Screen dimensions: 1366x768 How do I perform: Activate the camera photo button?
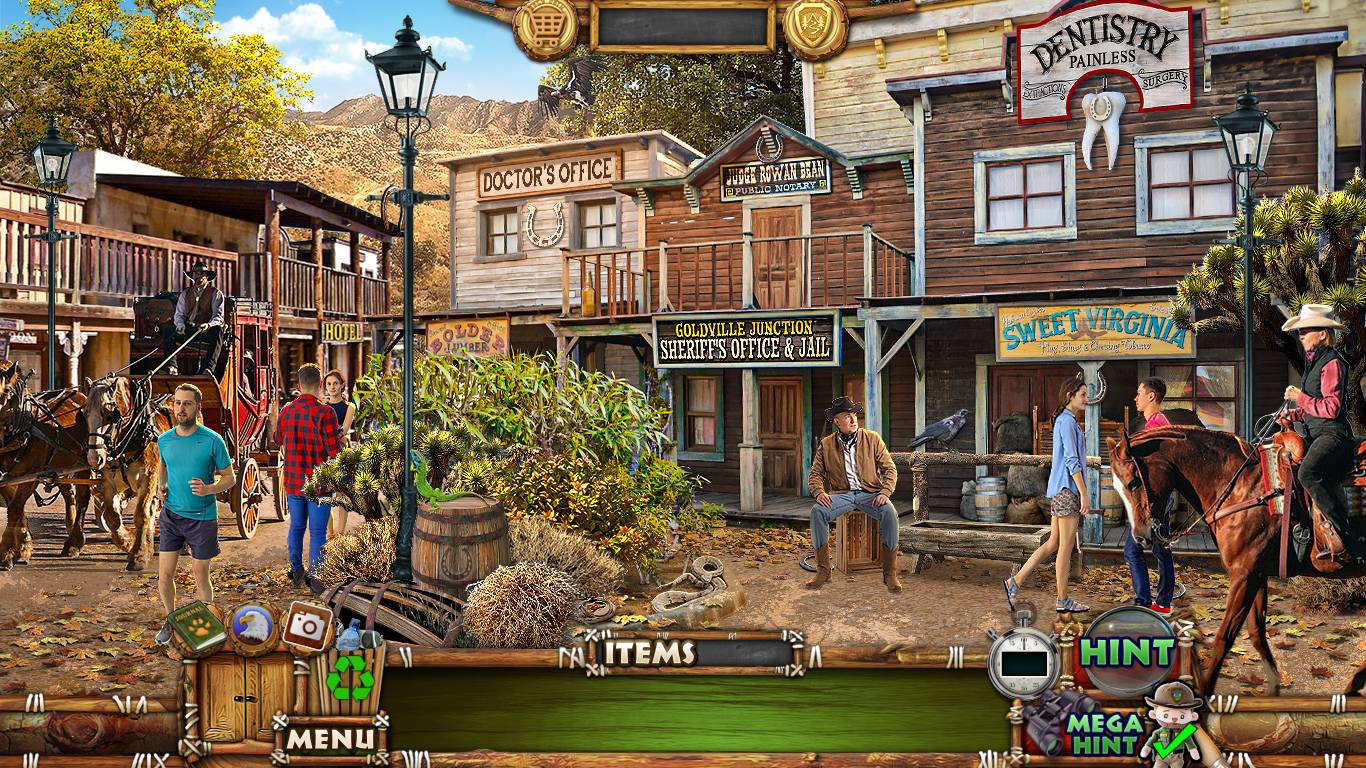pyautogui.click(x=307, y=627)
